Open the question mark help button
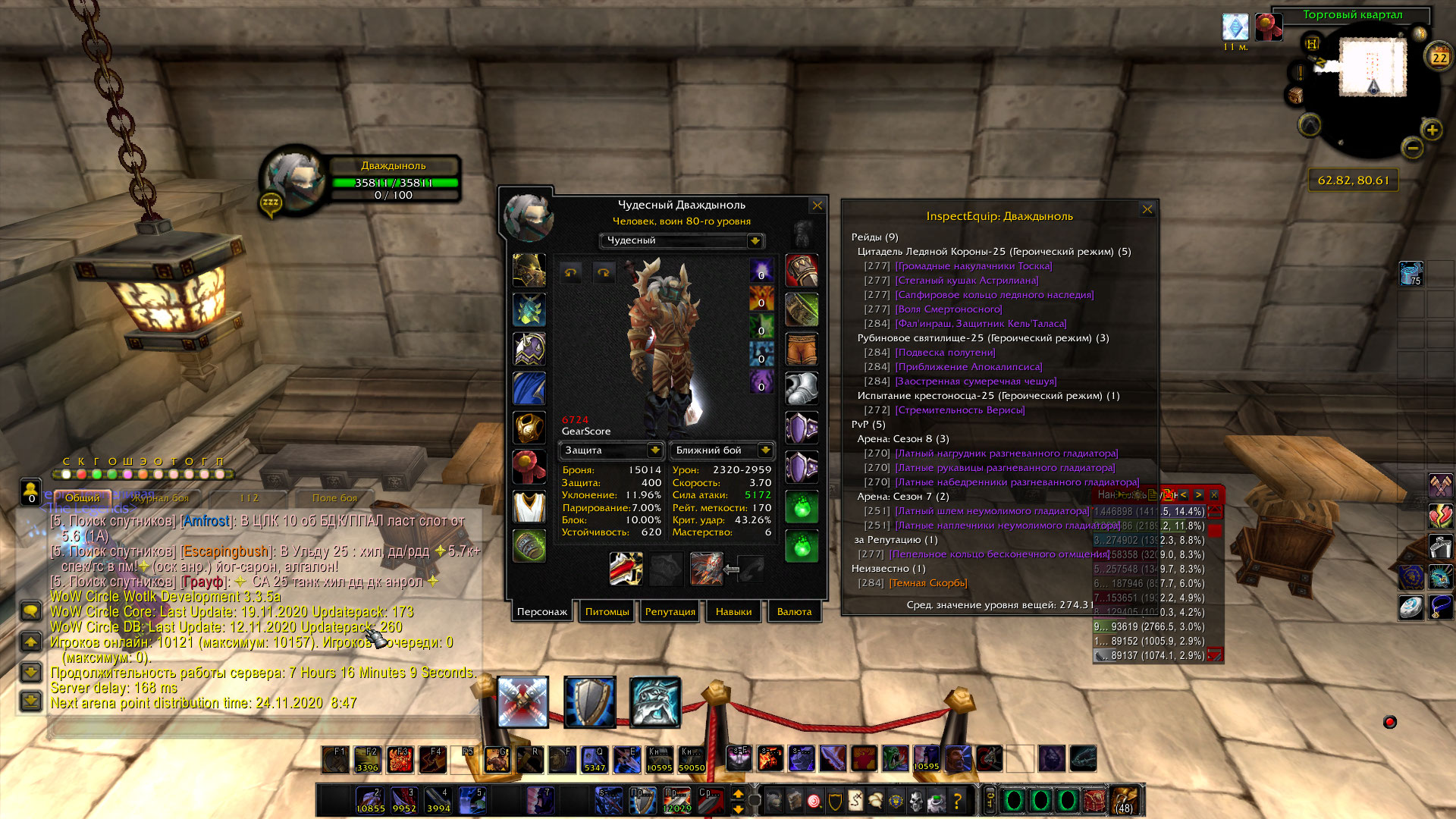 pyautogui.click(x=957, y=800)
